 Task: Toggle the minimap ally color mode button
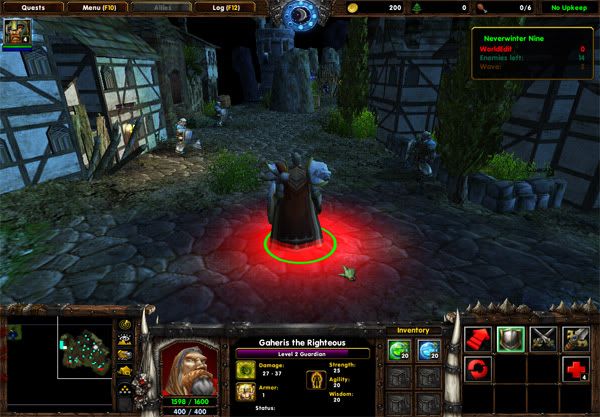point(124,355)
